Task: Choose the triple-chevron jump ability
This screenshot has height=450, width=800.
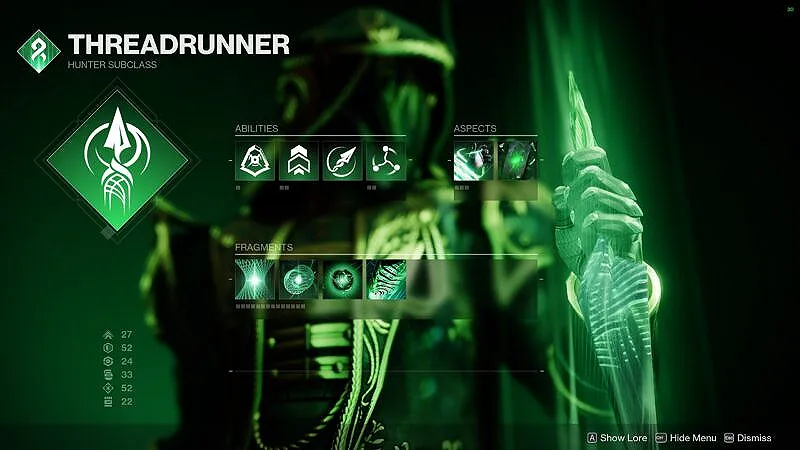Action: pos(298,161)
